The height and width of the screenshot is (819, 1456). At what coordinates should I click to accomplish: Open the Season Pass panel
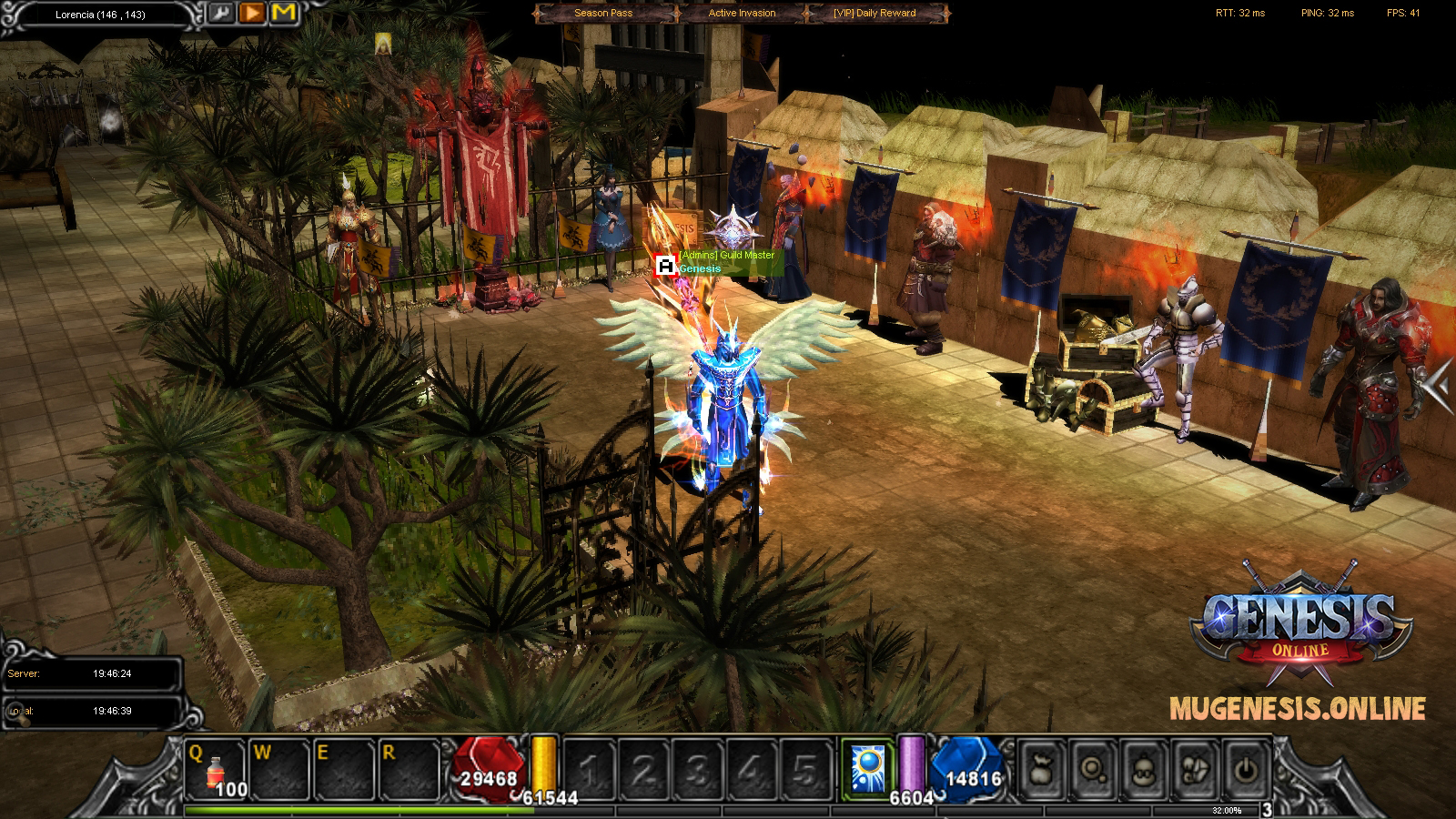(603, 13)
